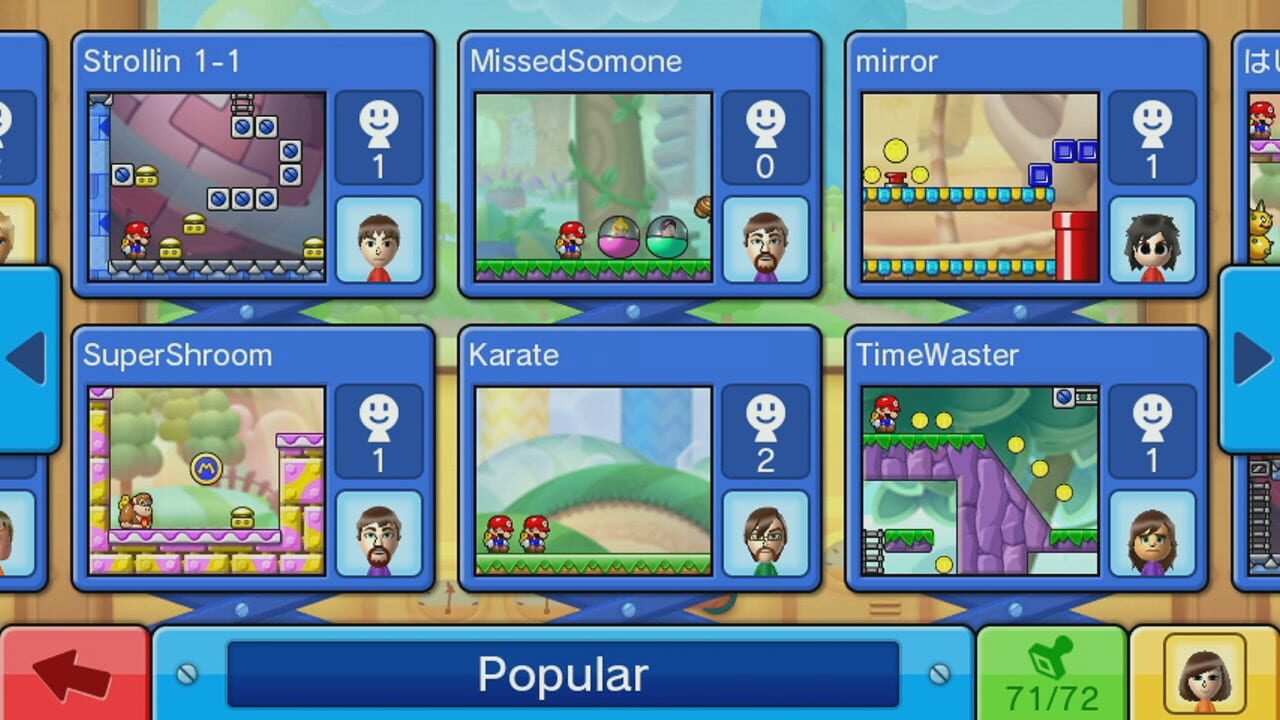Select the creator Mii on Karate level
1280x720 pixels.
[x=765, y=531]
